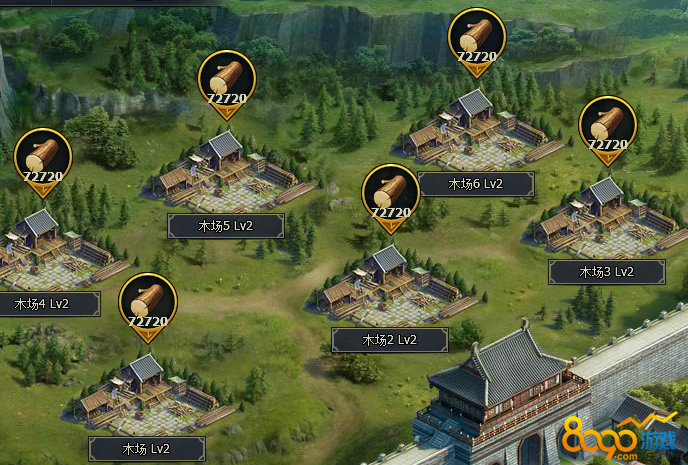
Task: Select the 木场3 Lv2 name label
Action: pos(607,271)
